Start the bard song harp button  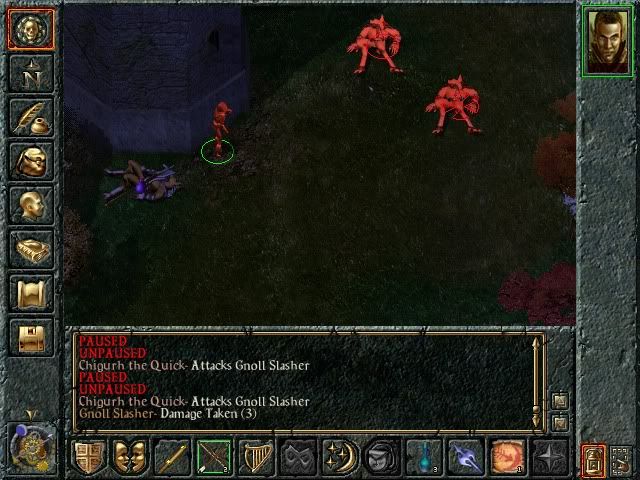pos(256,457)
